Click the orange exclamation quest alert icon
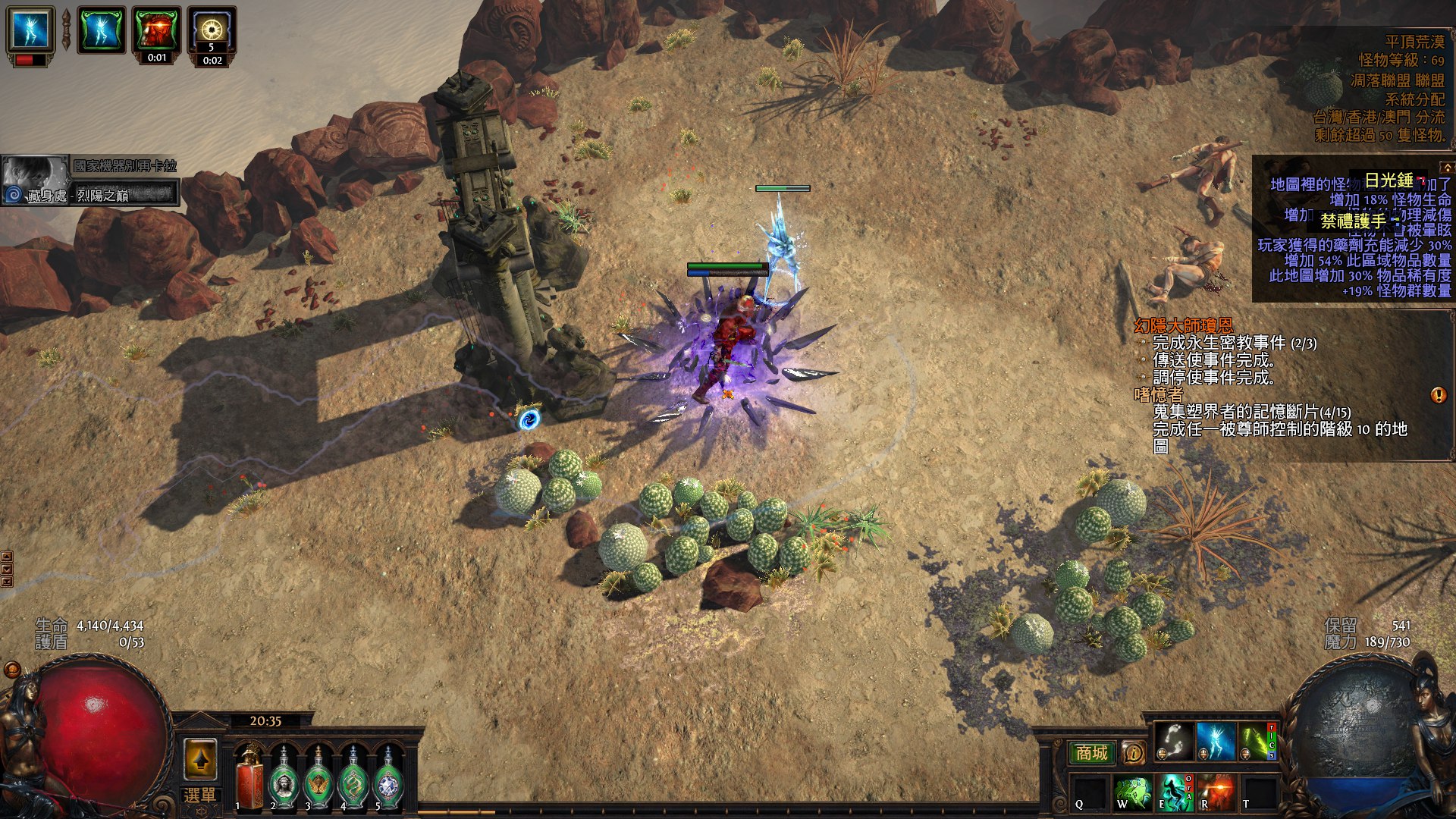Image resolution: width=1456 pixels, height=819 pixels. click(1438, 395)
